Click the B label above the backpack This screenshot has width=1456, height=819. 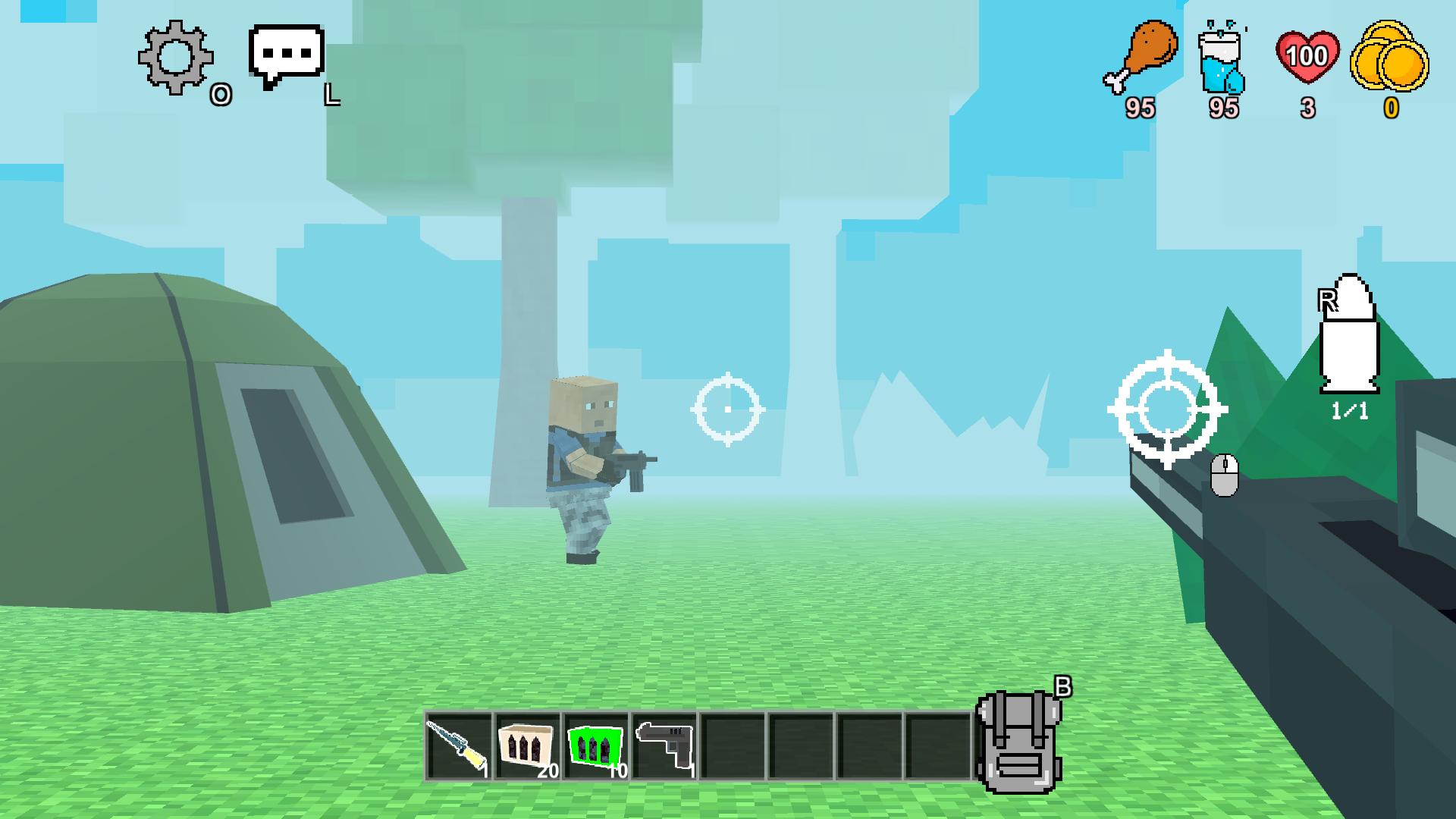click(1065, 687)
